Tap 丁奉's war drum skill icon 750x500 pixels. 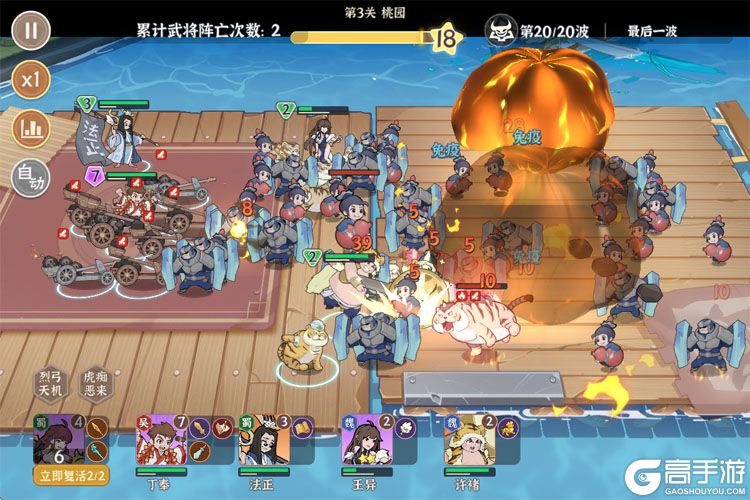pos(199,428)
